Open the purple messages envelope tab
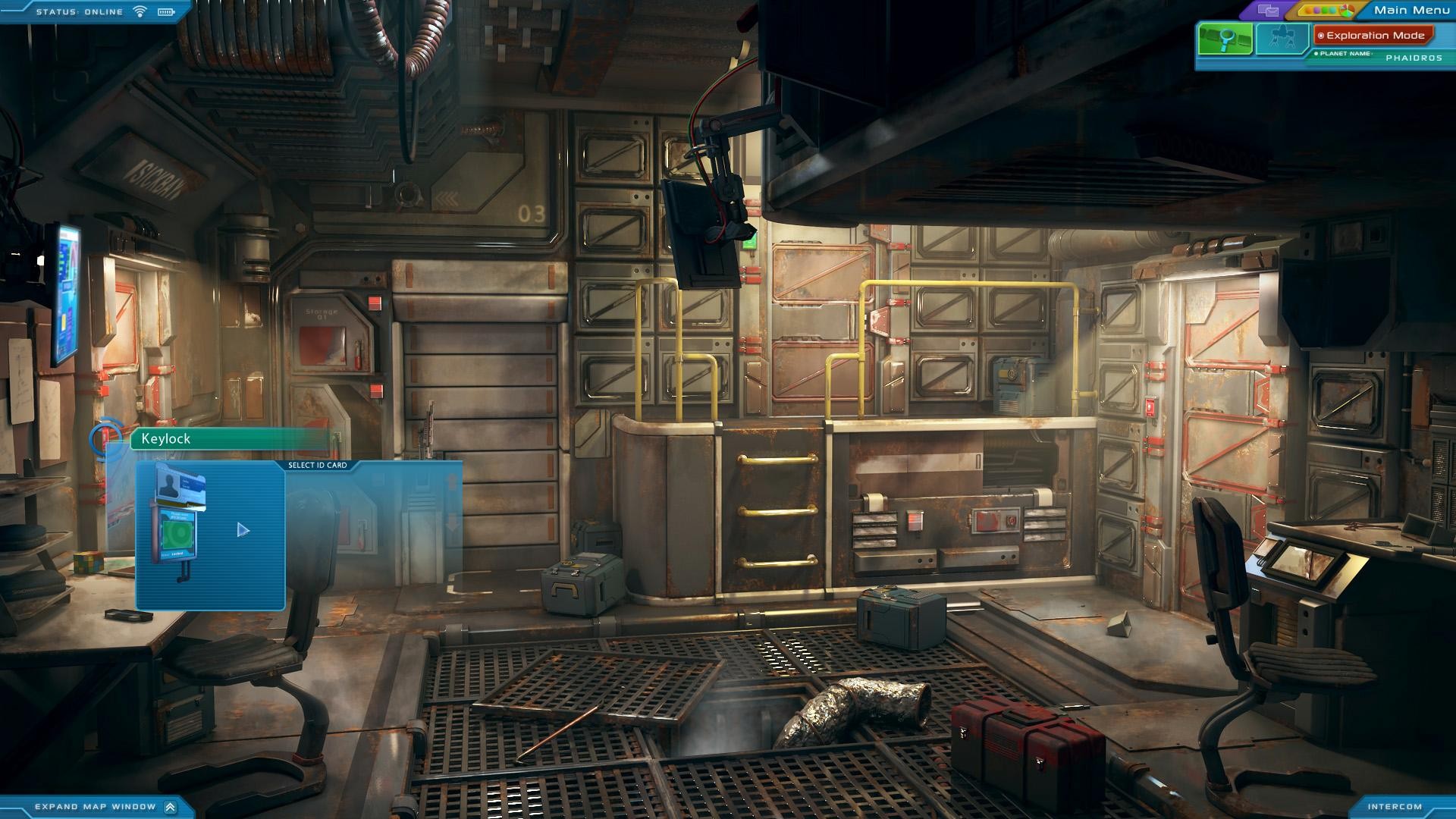This screenshot has width=1456, height=819. coord(1268,11)
